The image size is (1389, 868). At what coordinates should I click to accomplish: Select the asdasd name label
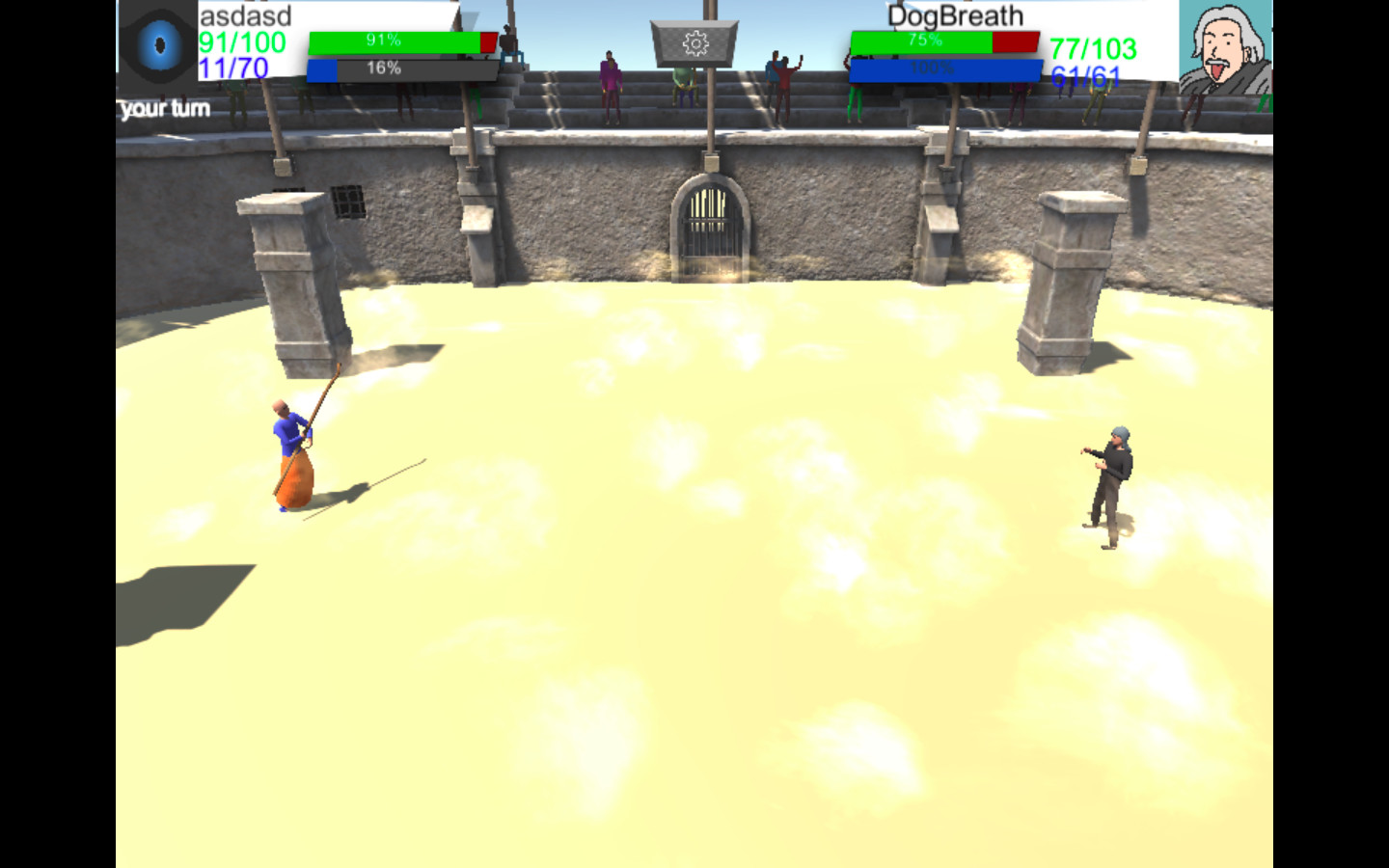243,15
